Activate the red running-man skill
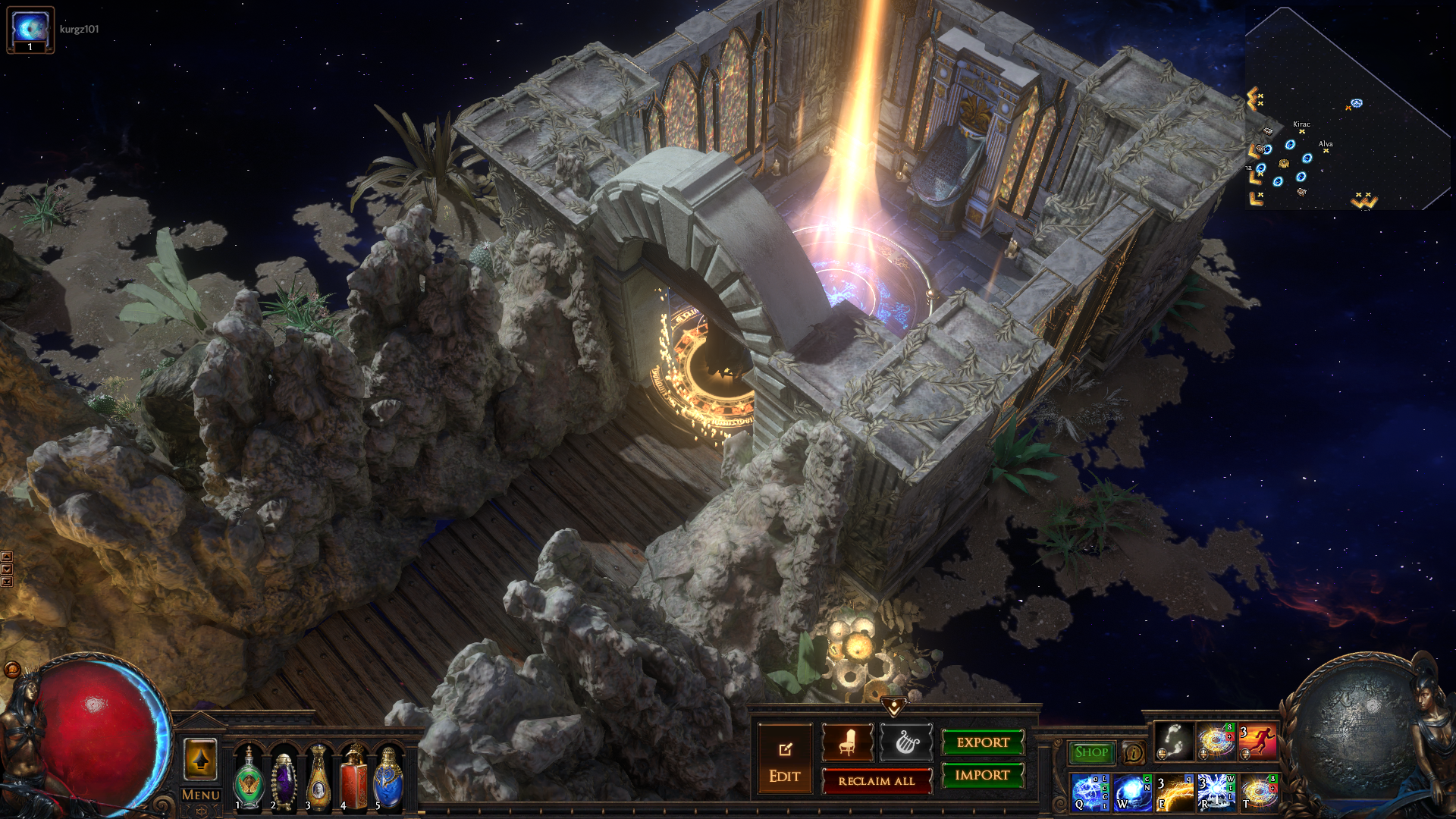This screenshot has height=819, width=1456. (x=1257, y=742)
